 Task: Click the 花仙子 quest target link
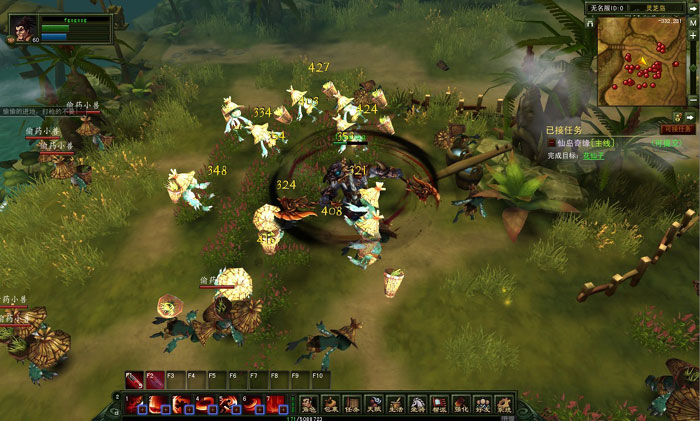[x=594, y=156]
